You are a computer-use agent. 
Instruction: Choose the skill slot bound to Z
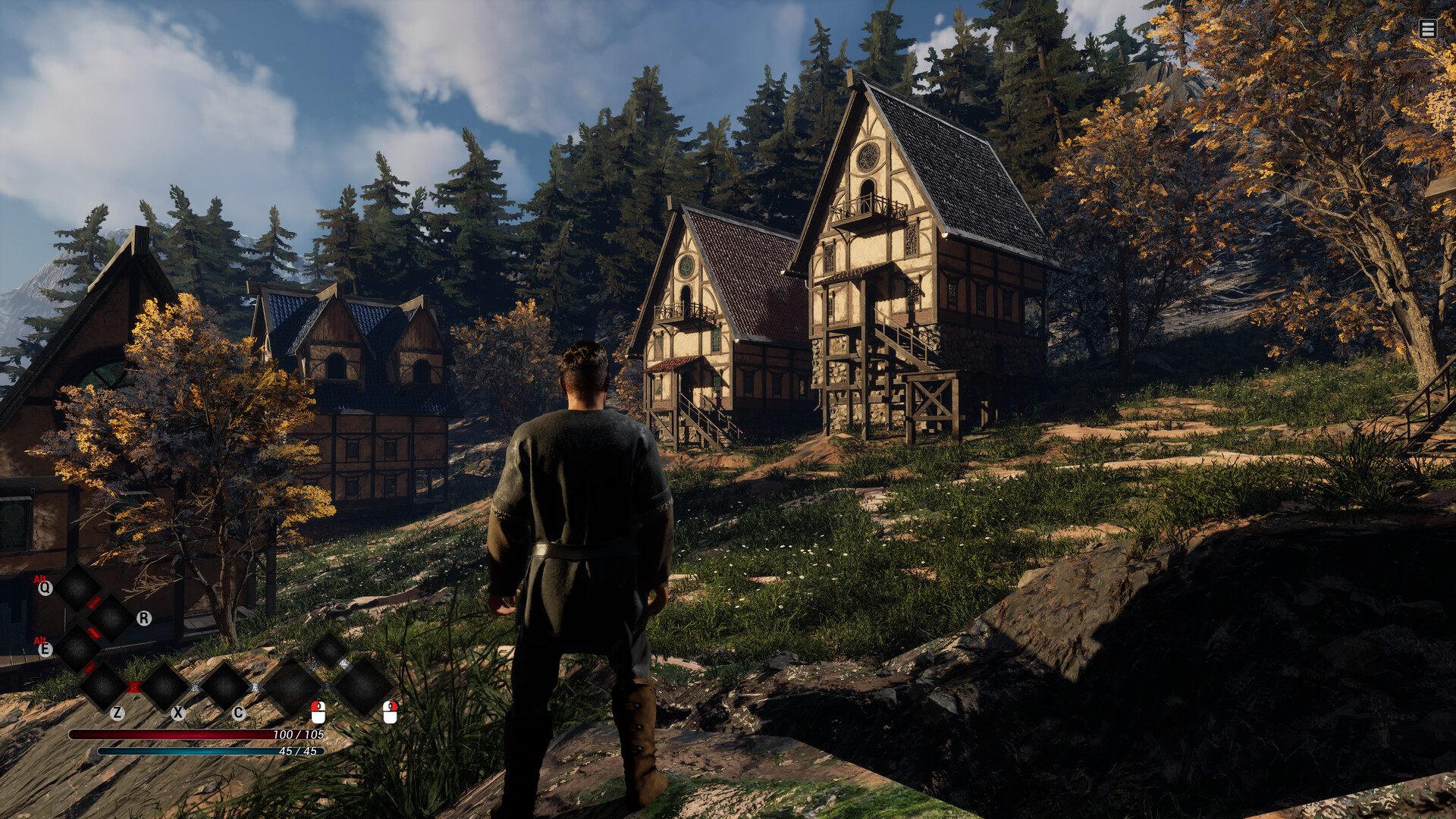click(104, 686)
